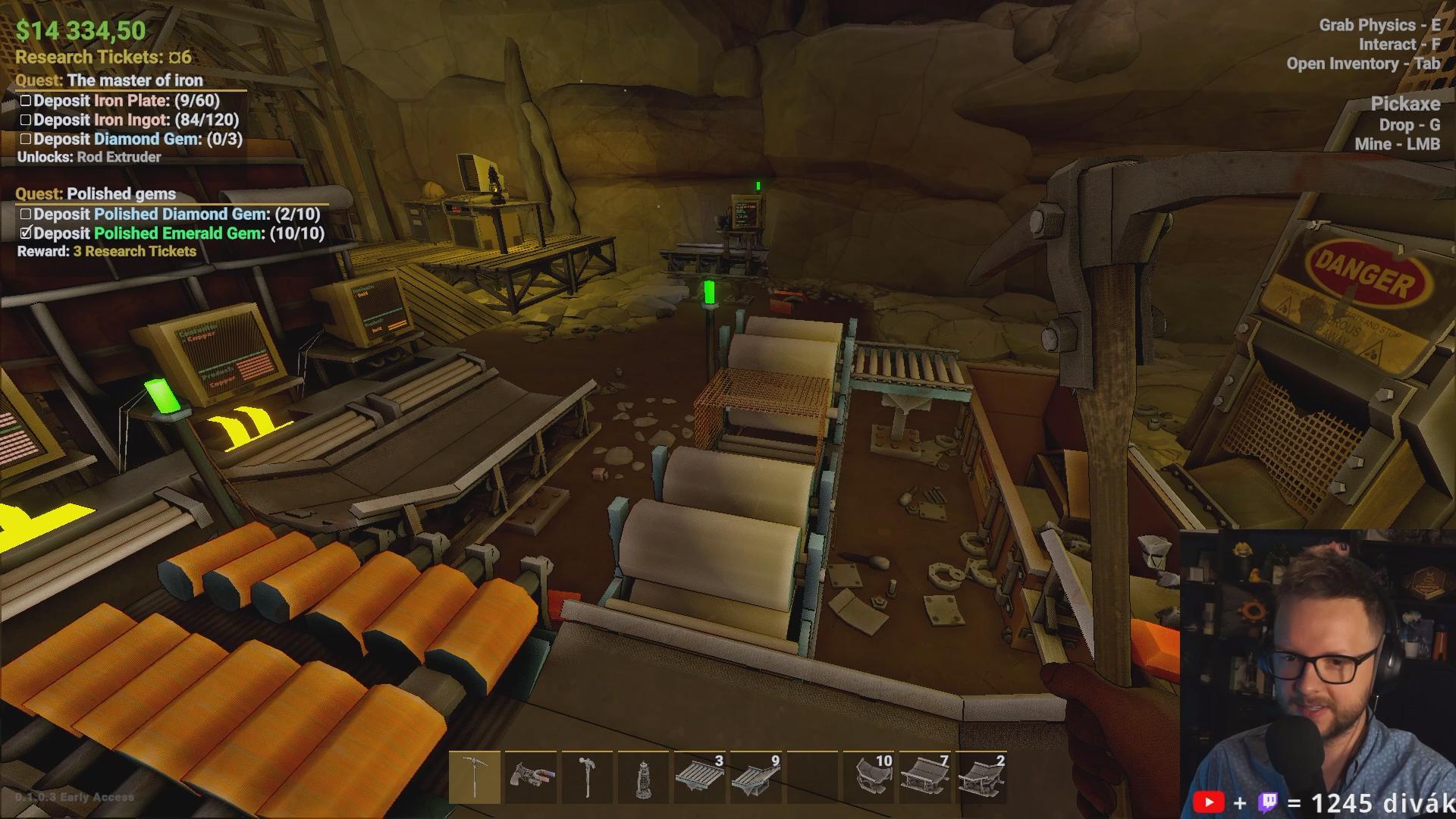1456x819 pixels.
Task: Select the pickaxe hotbar slot
Action: pos(475,777)
